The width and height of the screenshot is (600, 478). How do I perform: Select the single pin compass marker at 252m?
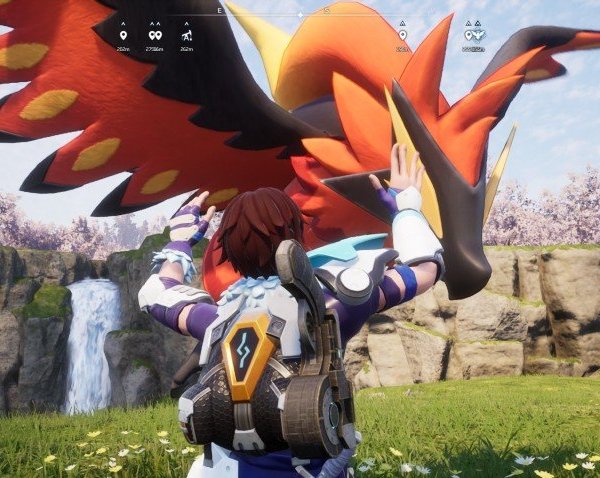coord(123,35)
